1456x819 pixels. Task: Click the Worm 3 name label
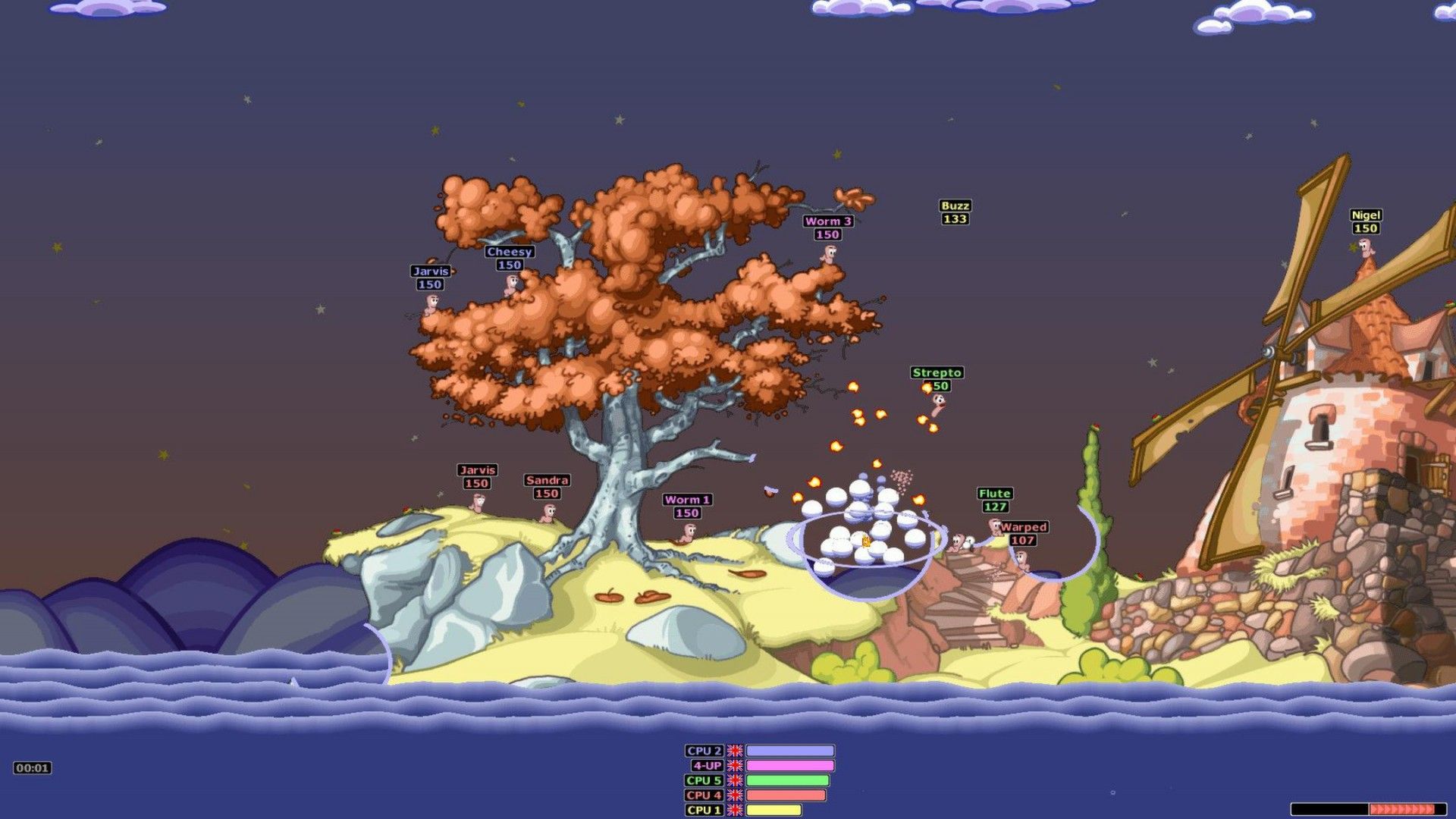[828, 221]
